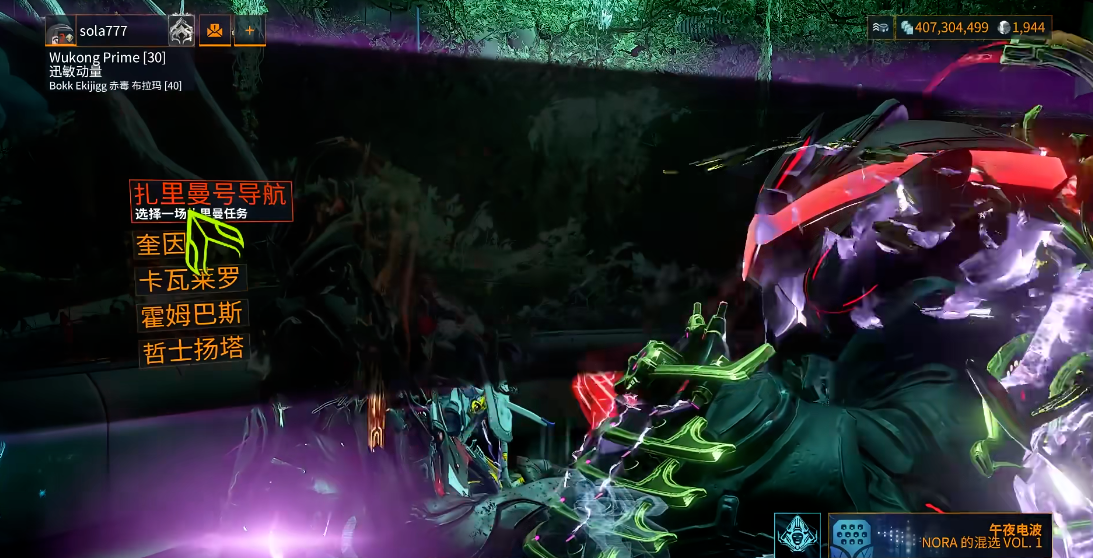Click the orange plus invite button
Image resolution: width=1093 pixels, height=558 pixels.
[x=250, y=31]
